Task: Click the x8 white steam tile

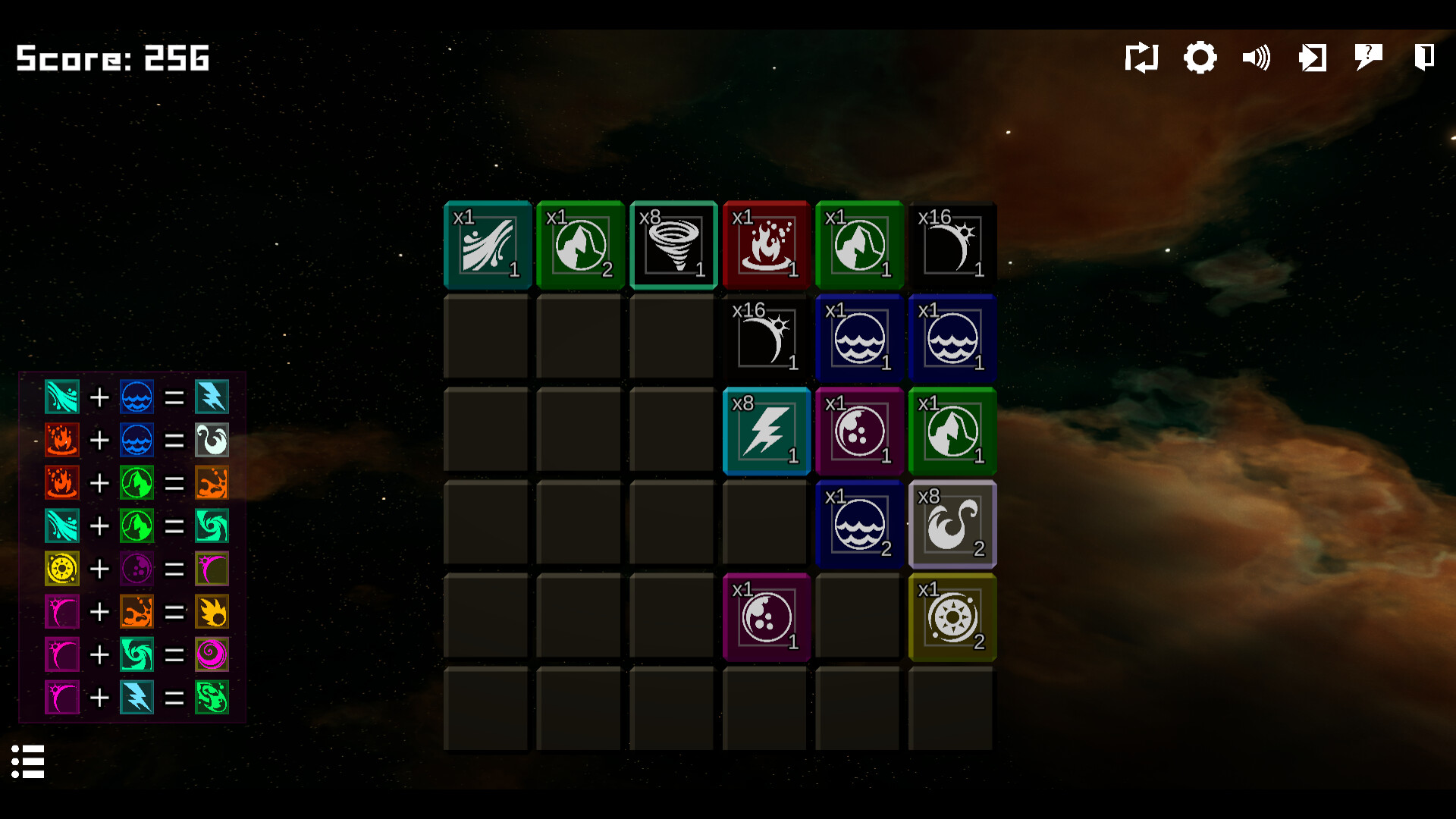Action: tap(952, 524)
